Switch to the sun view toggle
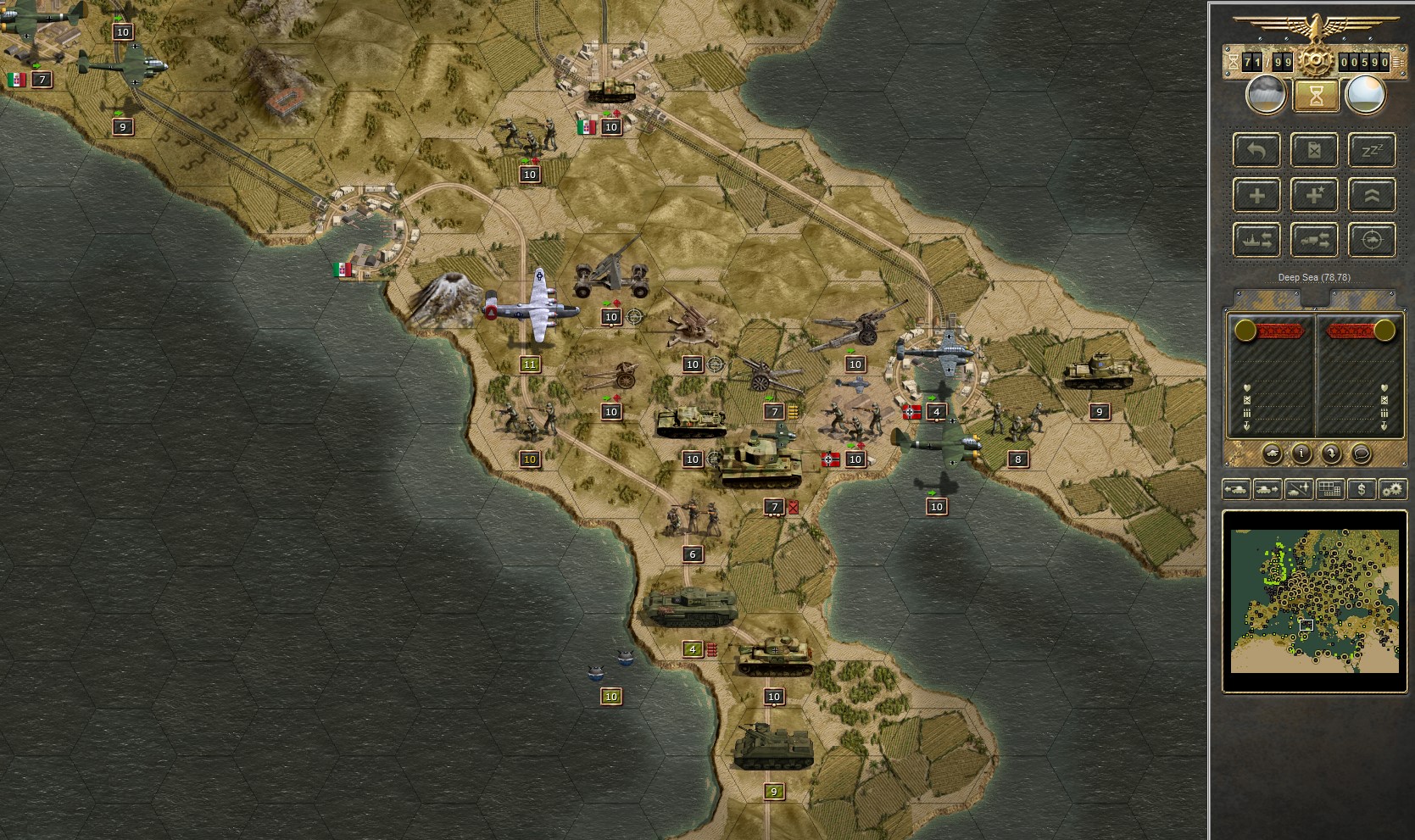The image size is (1415, 840). [1366, 96]
